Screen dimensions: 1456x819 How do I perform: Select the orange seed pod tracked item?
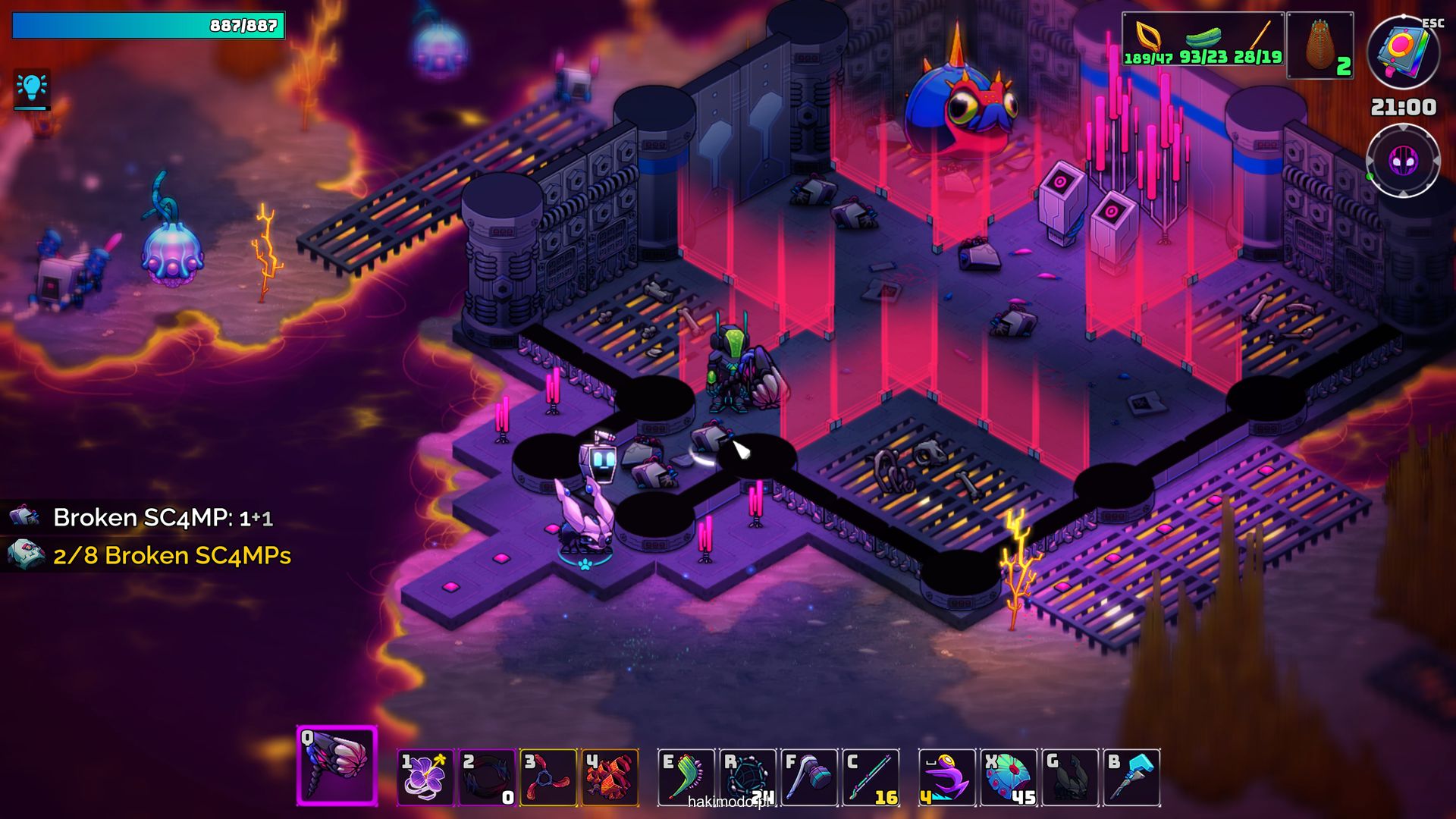(1320, 46)
